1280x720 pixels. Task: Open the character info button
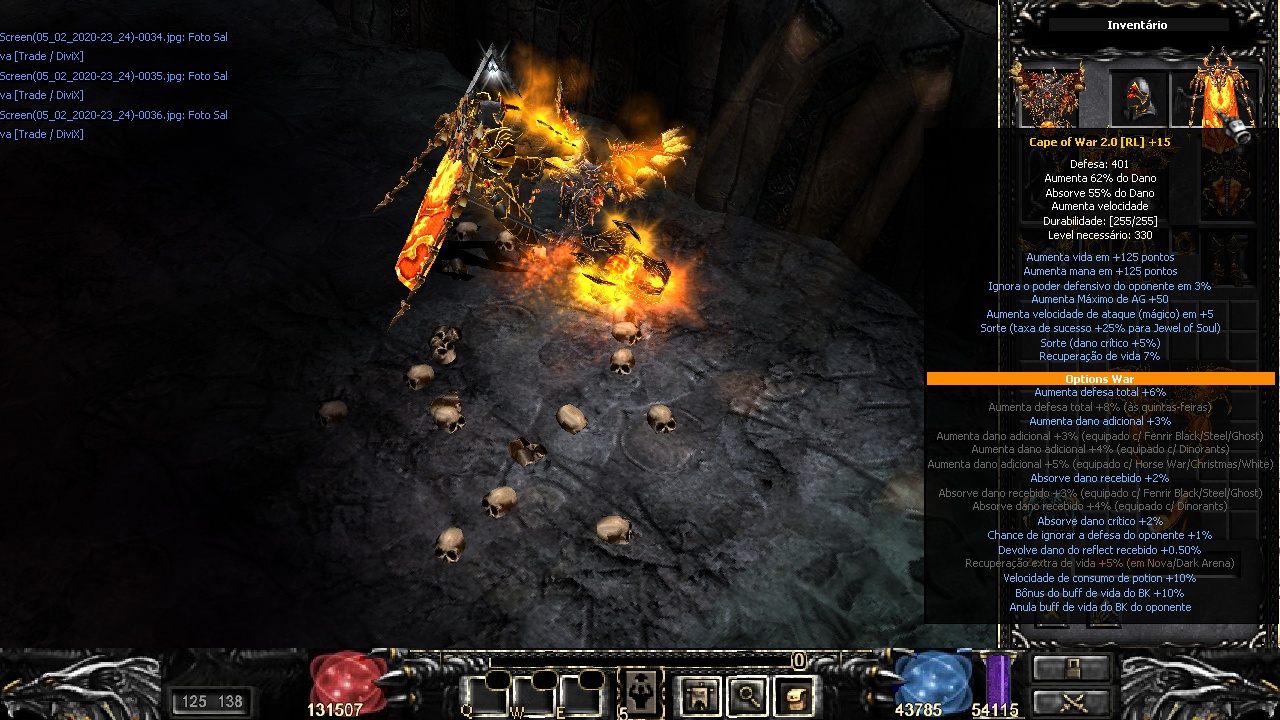pos(639,694)
